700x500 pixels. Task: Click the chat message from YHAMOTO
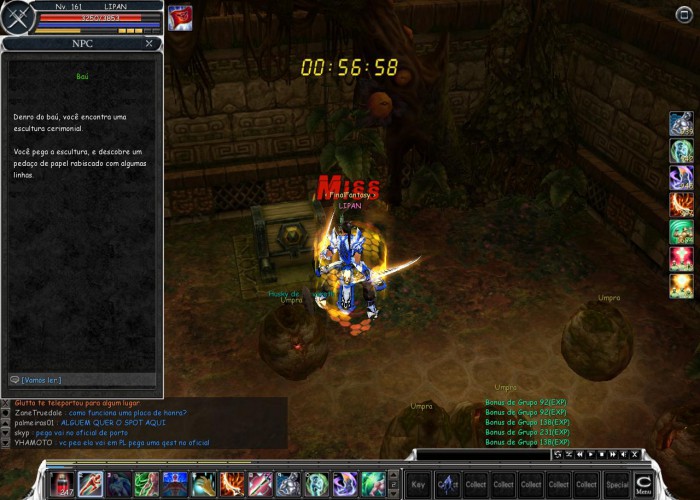(x=110, y=442)
